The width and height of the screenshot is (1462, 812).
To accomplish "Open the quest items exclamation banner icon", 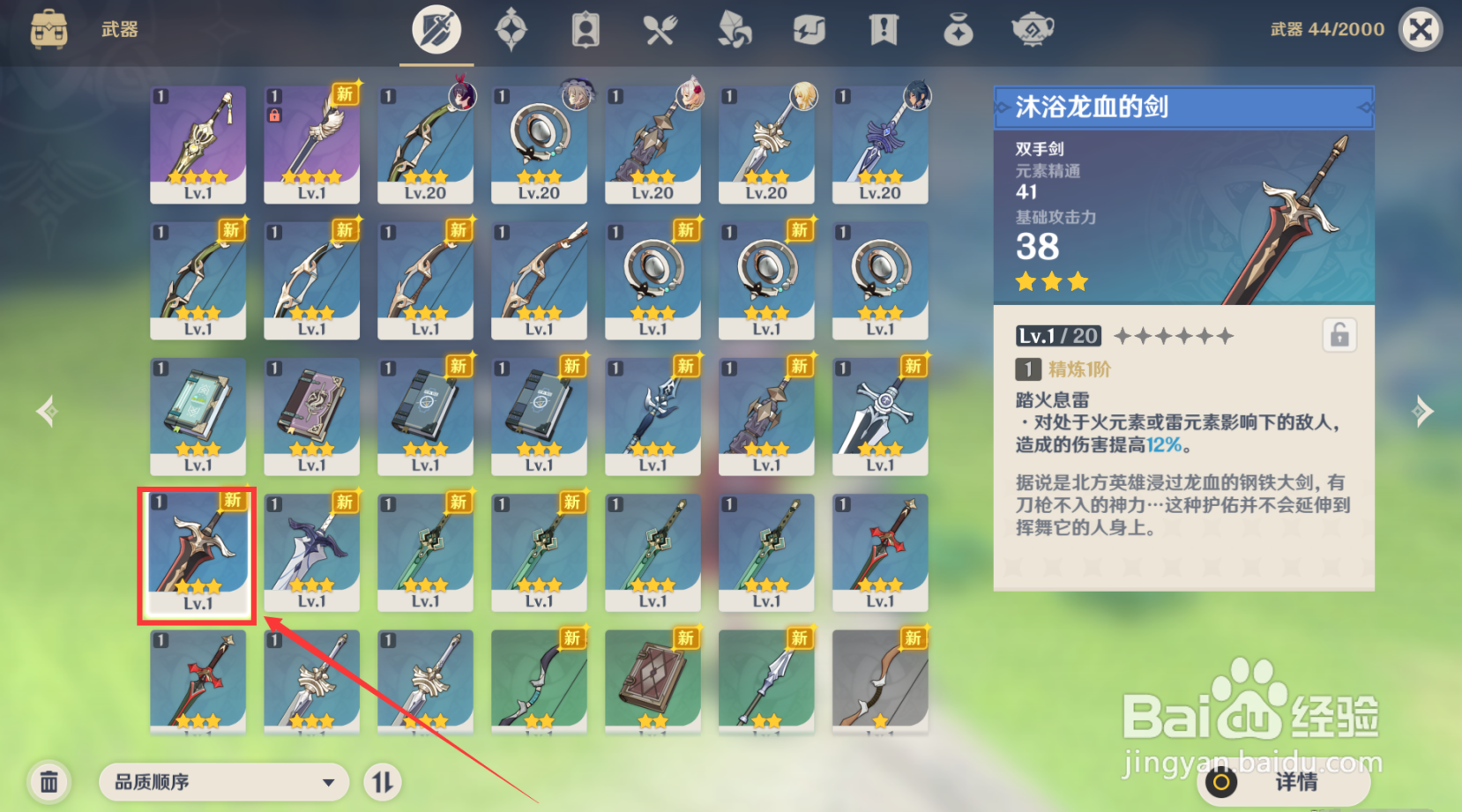I will click(x=883, y=28).
